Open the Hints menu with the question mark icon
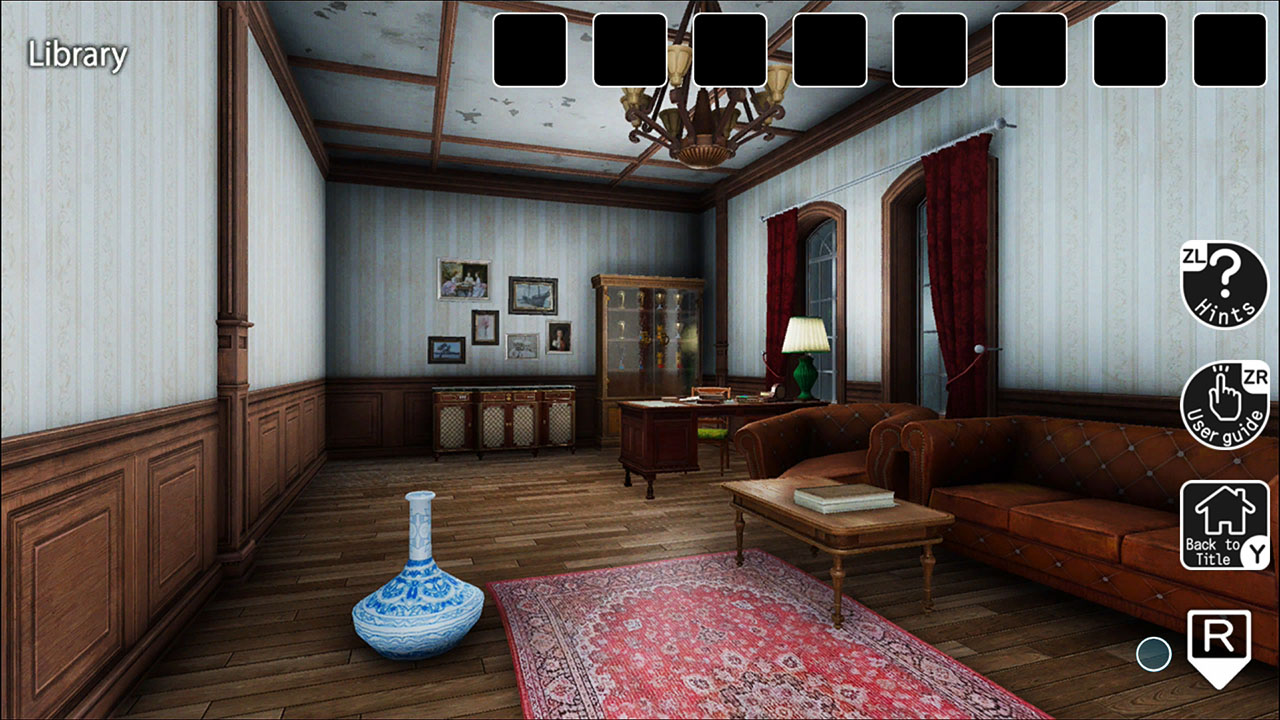The image size is (1280, 720). pos(1223,285)
